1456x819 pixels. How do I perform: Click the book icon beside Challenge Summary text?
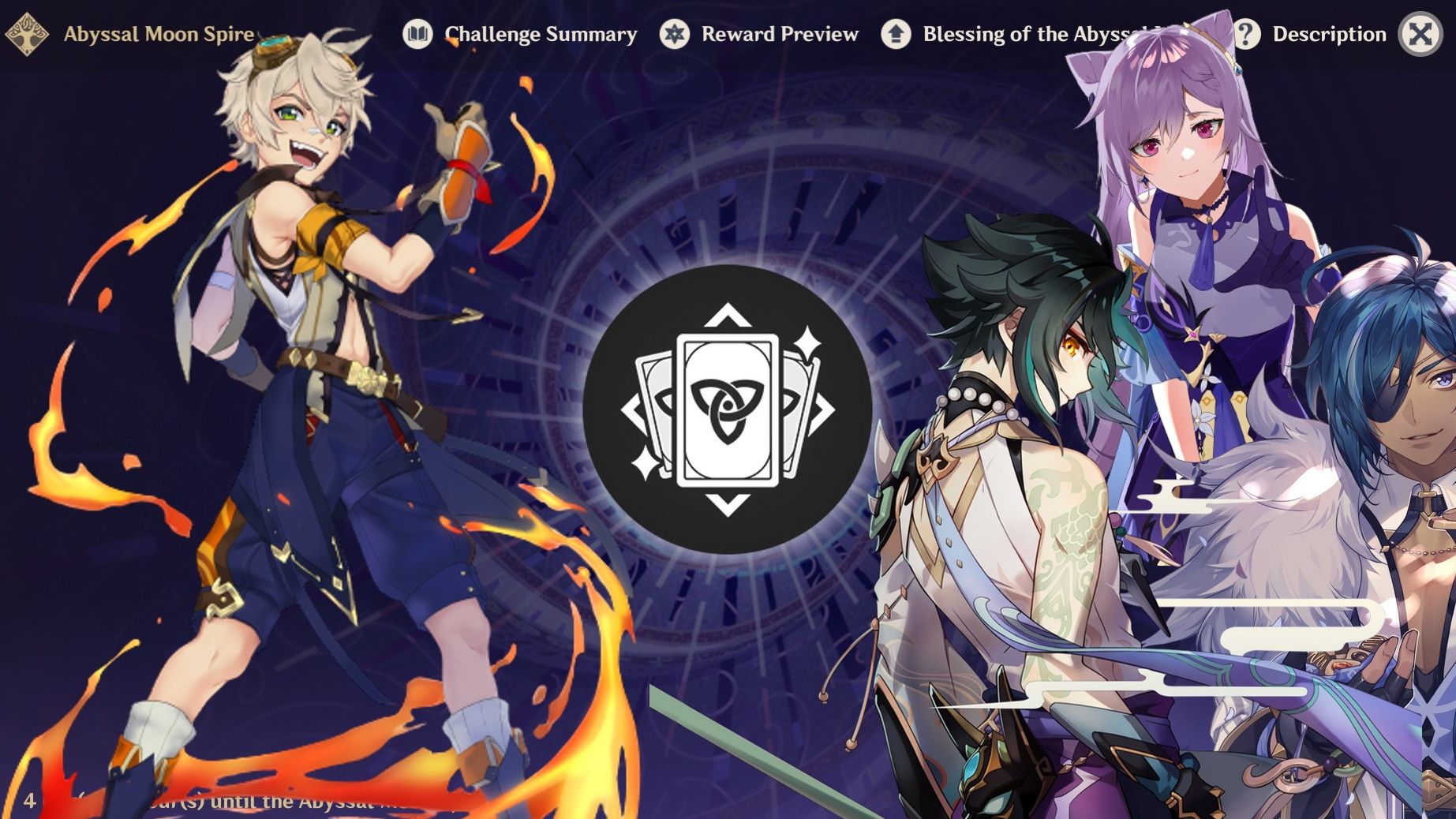[x=419, y=34]
